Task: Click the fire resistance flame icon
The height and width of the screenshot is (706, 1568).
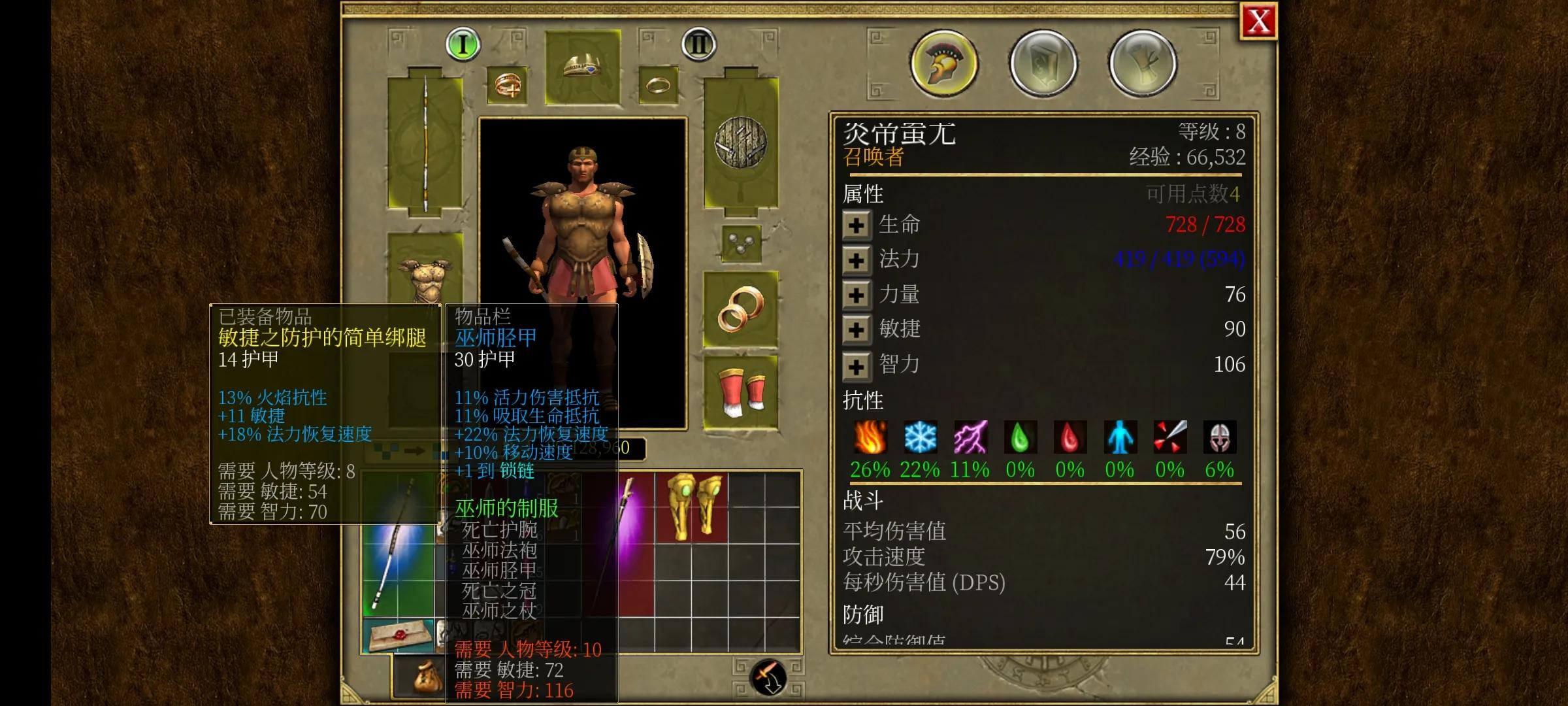Action: (x=871, y=438)
